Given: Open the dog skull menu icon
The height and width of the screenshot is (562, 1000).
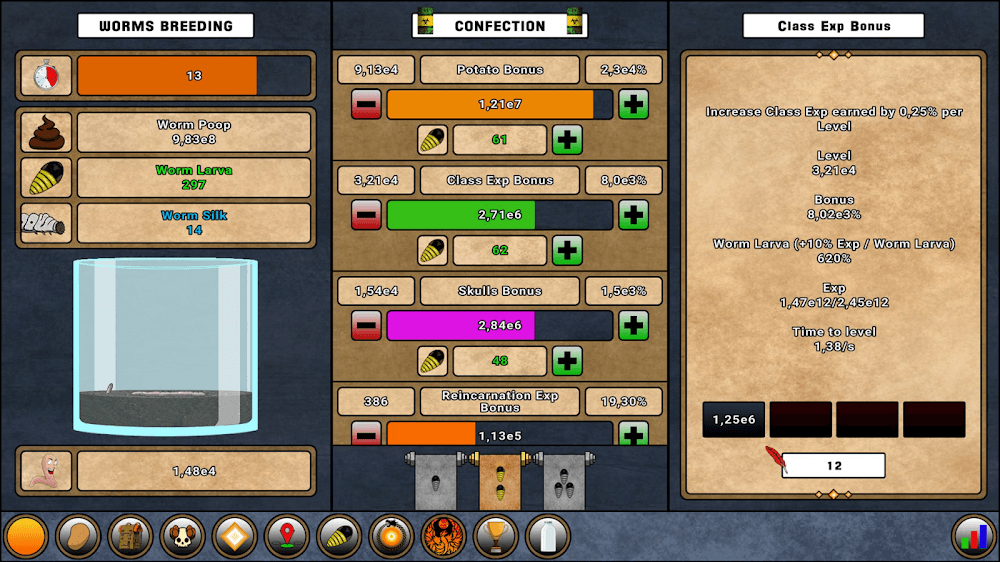Looking at the screenshot, I should coord(182,537).
